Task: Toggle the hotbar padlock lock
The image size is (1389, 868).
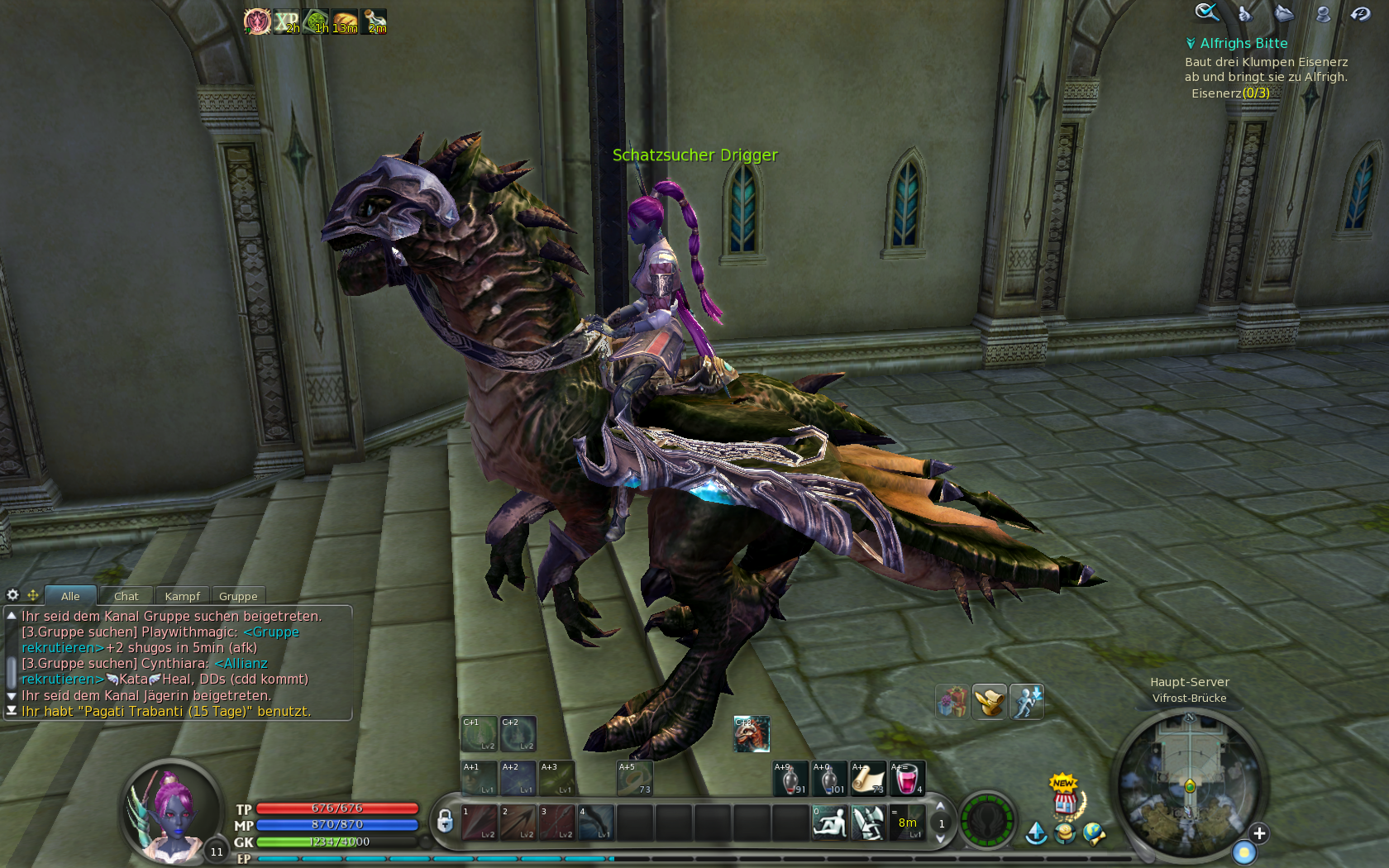Action: coord(445,821)
